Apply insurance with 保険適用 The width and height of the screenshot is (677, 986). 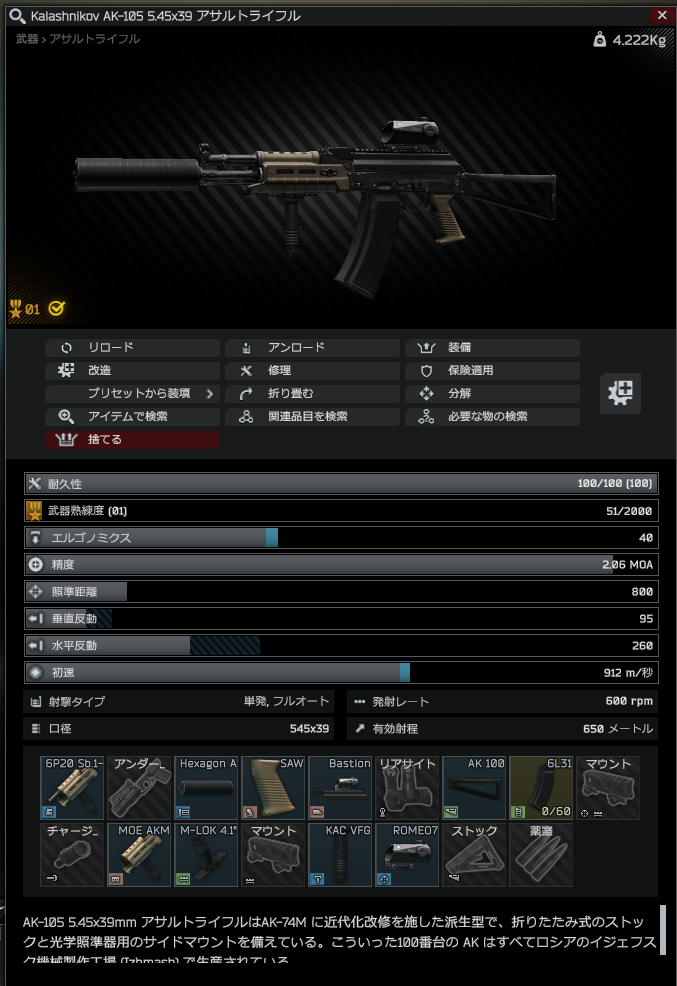pos(492,371)
